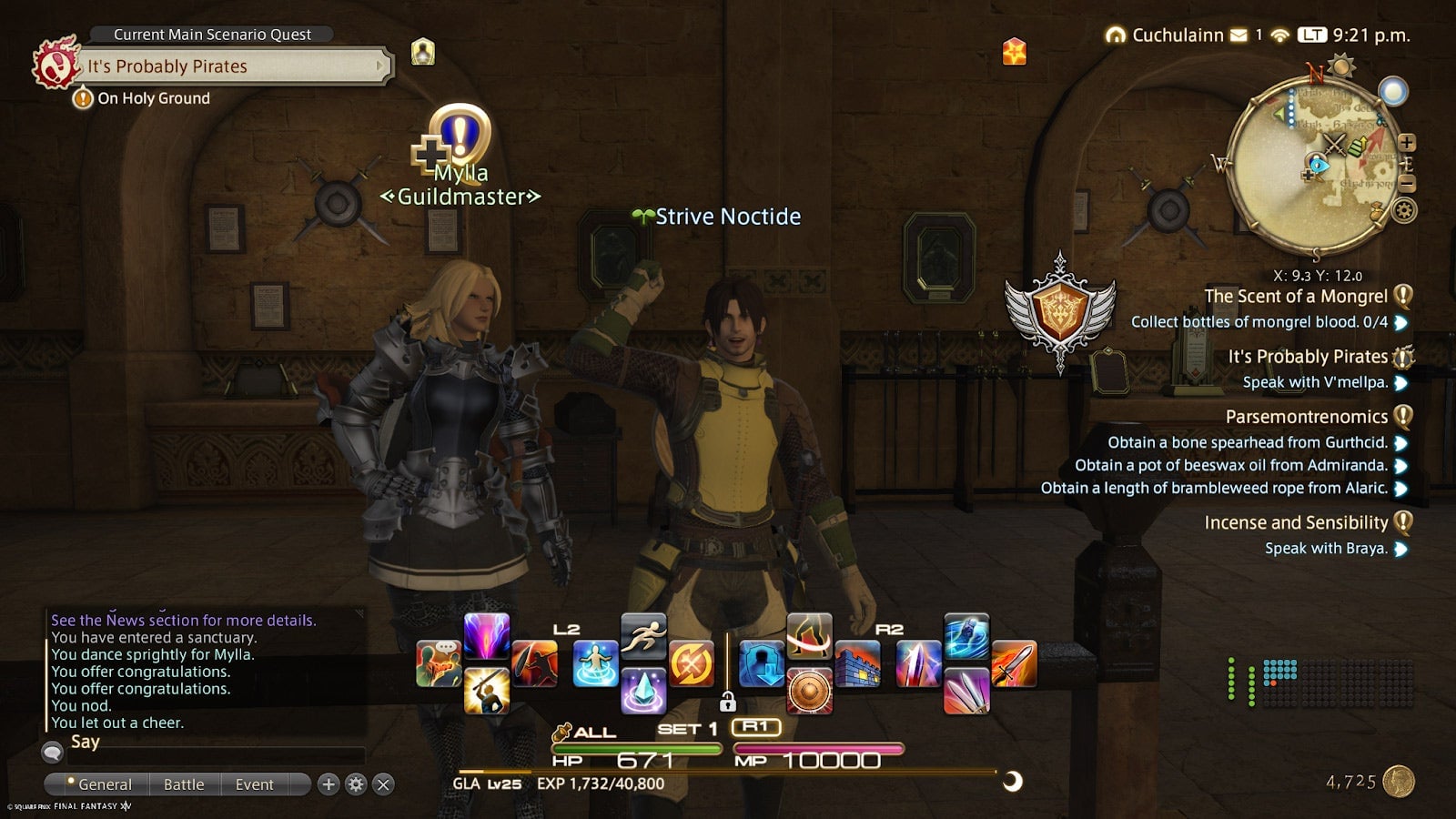Click the Flash spinning-sword hotbar icon
1456x819 pixels.
692,662
